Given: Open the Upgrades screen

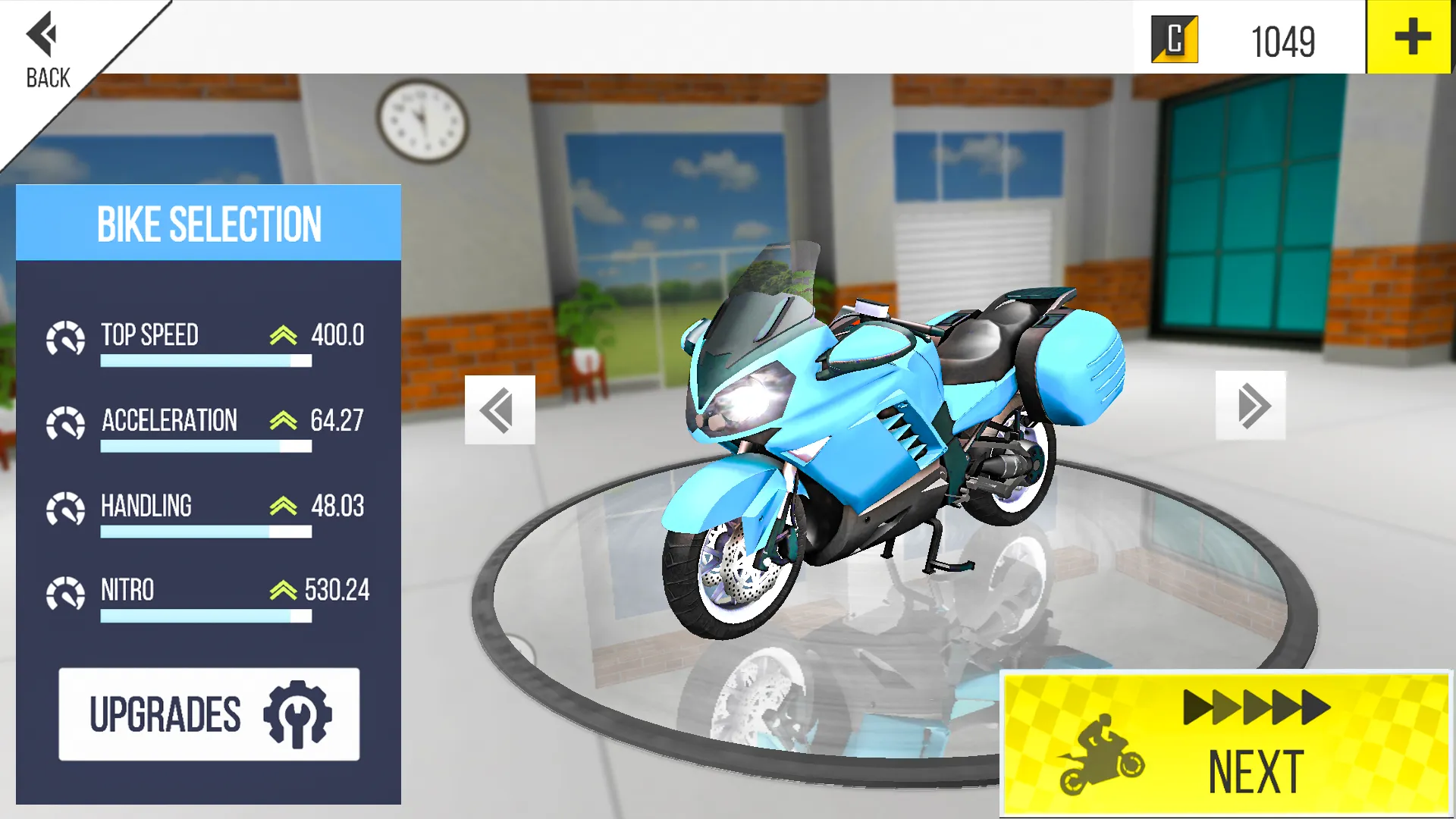Looking at the screenshot, I should click(209, 711).
